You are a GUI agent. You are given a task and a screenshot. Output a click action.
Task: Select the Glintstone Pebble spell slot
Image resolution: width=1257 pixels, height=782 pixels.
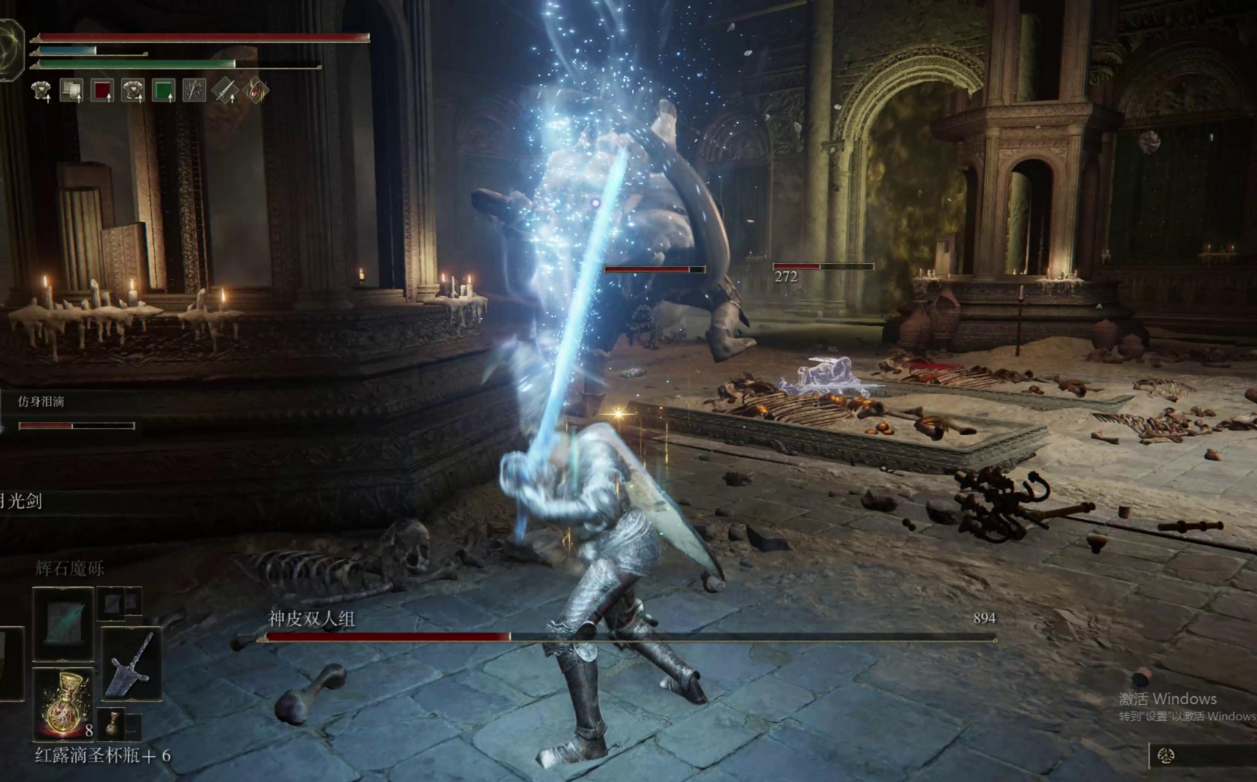[63, 622]
